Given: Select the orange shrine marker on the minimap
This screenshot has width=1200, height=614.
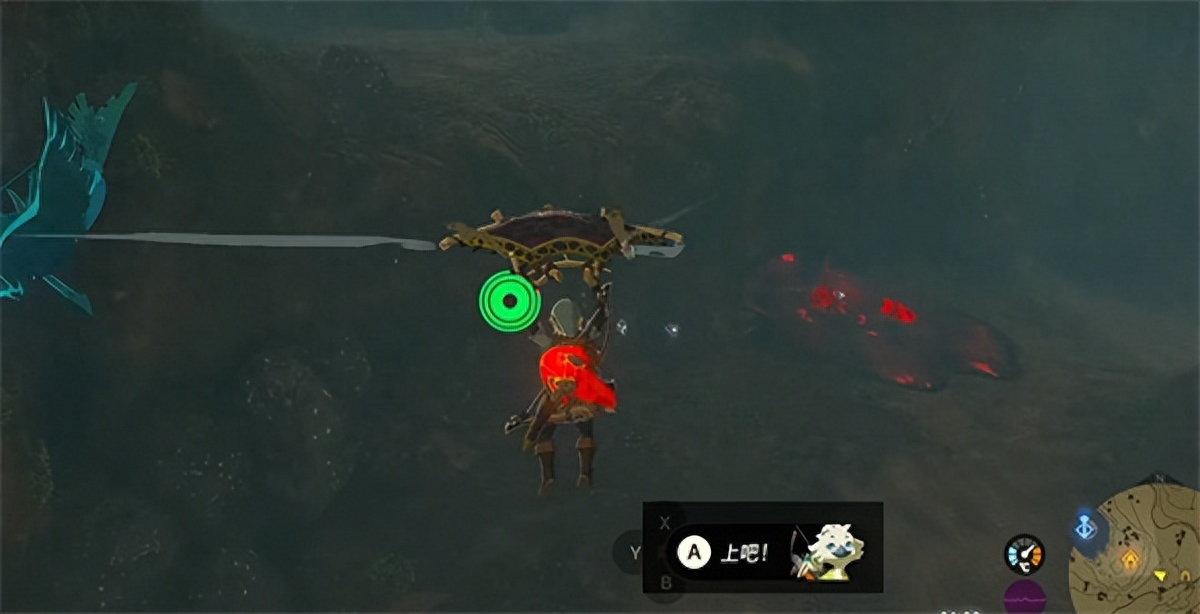Looking at the screenshot, I should click(x=1130, y=559).
